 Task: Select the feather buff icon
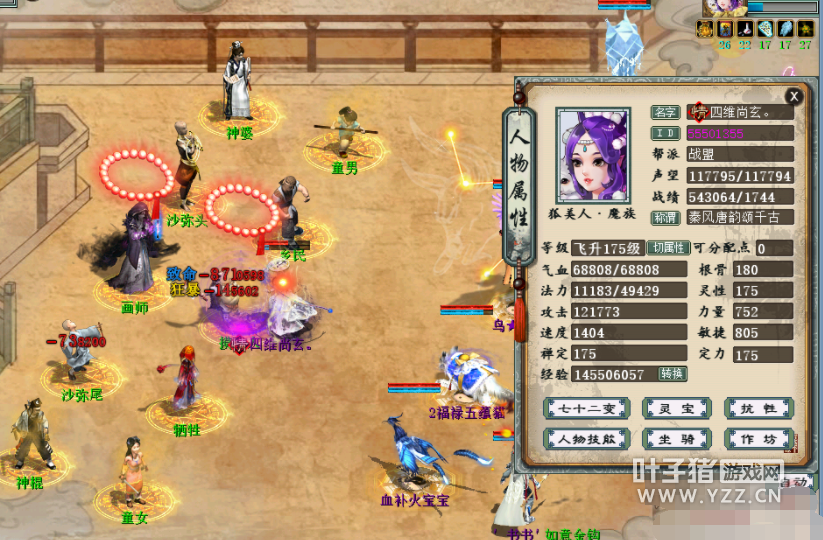pyautogui.click(x=786, y=28)
